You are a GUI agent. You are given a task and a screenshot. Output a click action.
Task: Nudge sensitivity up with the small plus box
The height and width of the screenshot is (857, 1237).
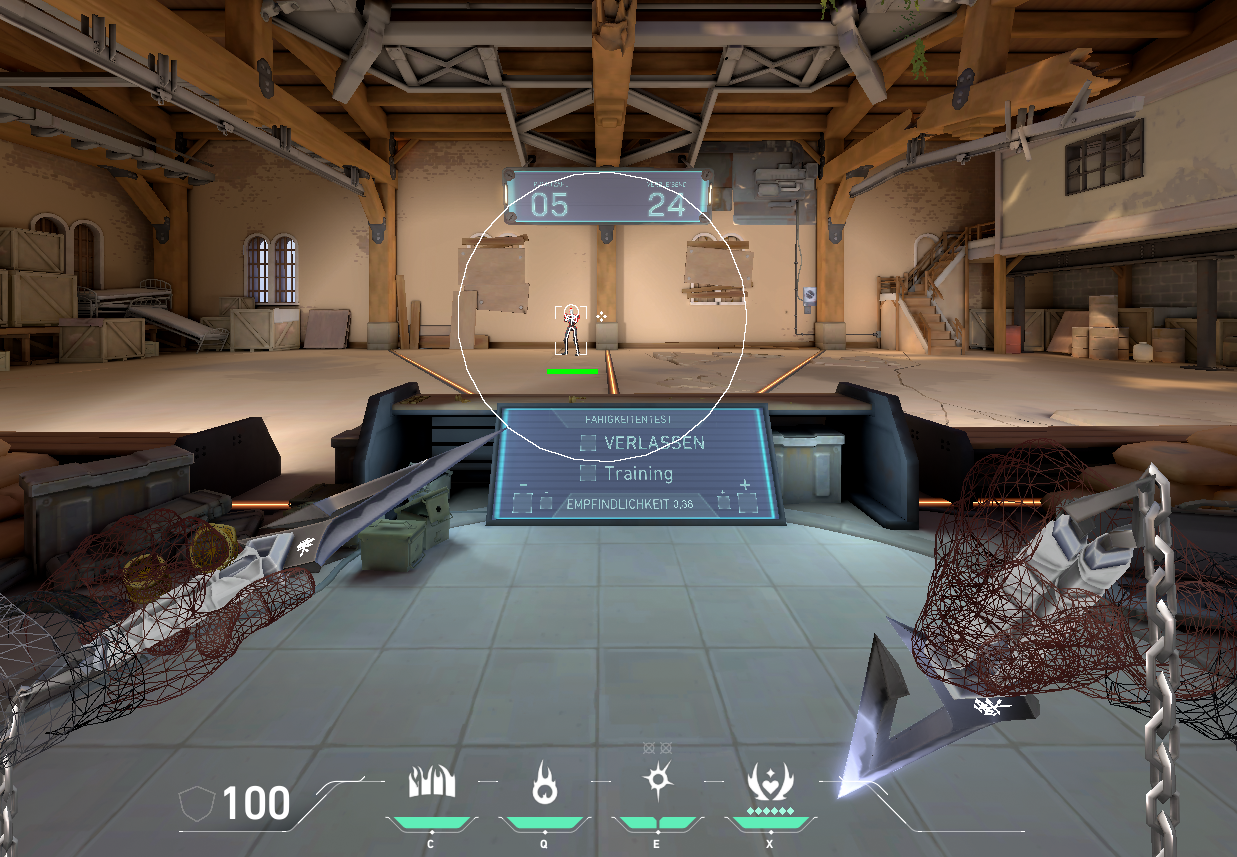[723, 502]
